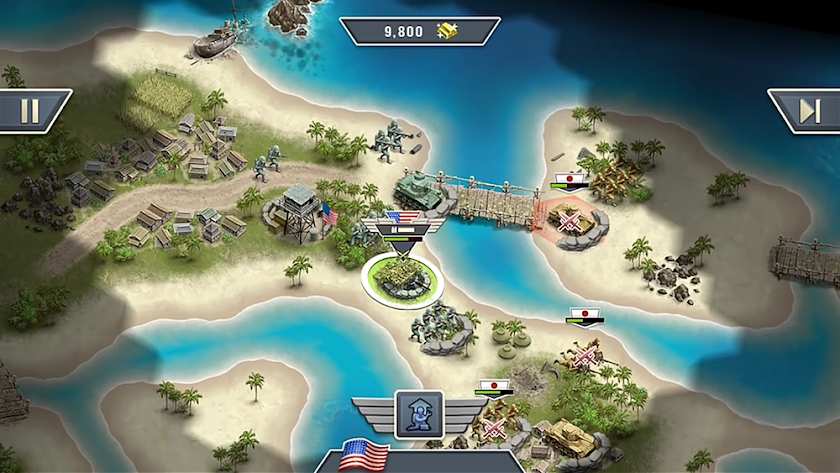End the turn with the skip-forward button
The width and height of the screenshot is (840, 473).
(x=807, y=111)
